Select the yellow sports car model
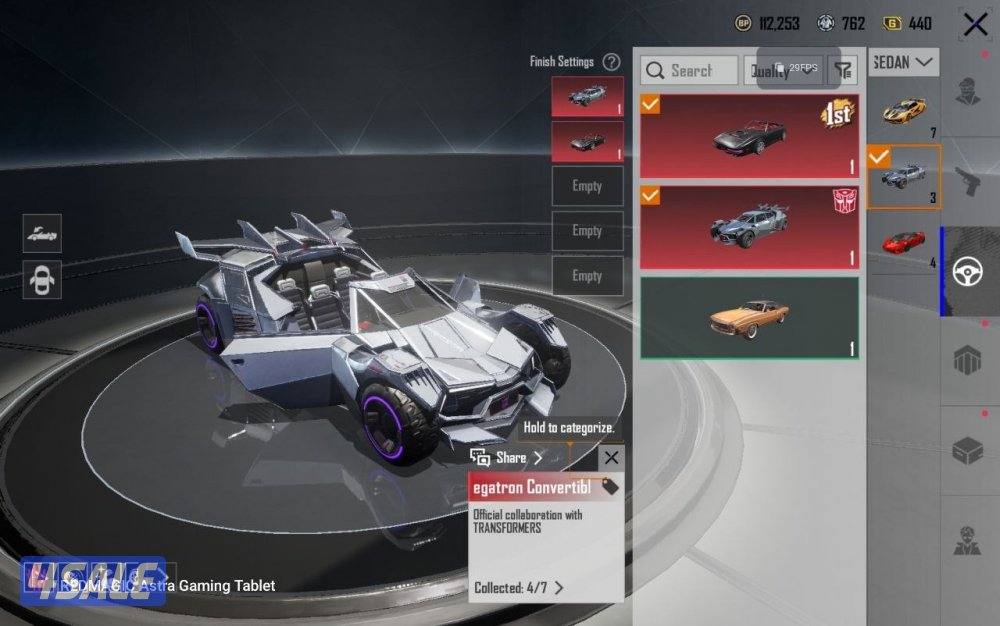The width and height of the screenshot is (1000, 626). coord(904,110)
